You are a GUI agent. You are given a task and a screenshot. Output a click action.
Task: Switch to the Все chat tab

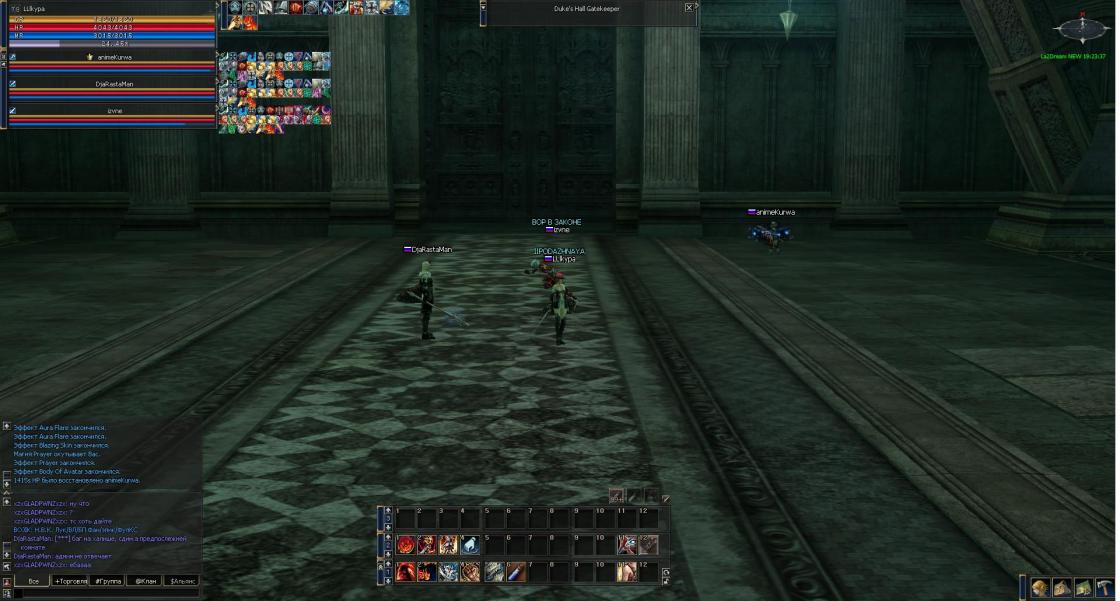click(33, 580)
